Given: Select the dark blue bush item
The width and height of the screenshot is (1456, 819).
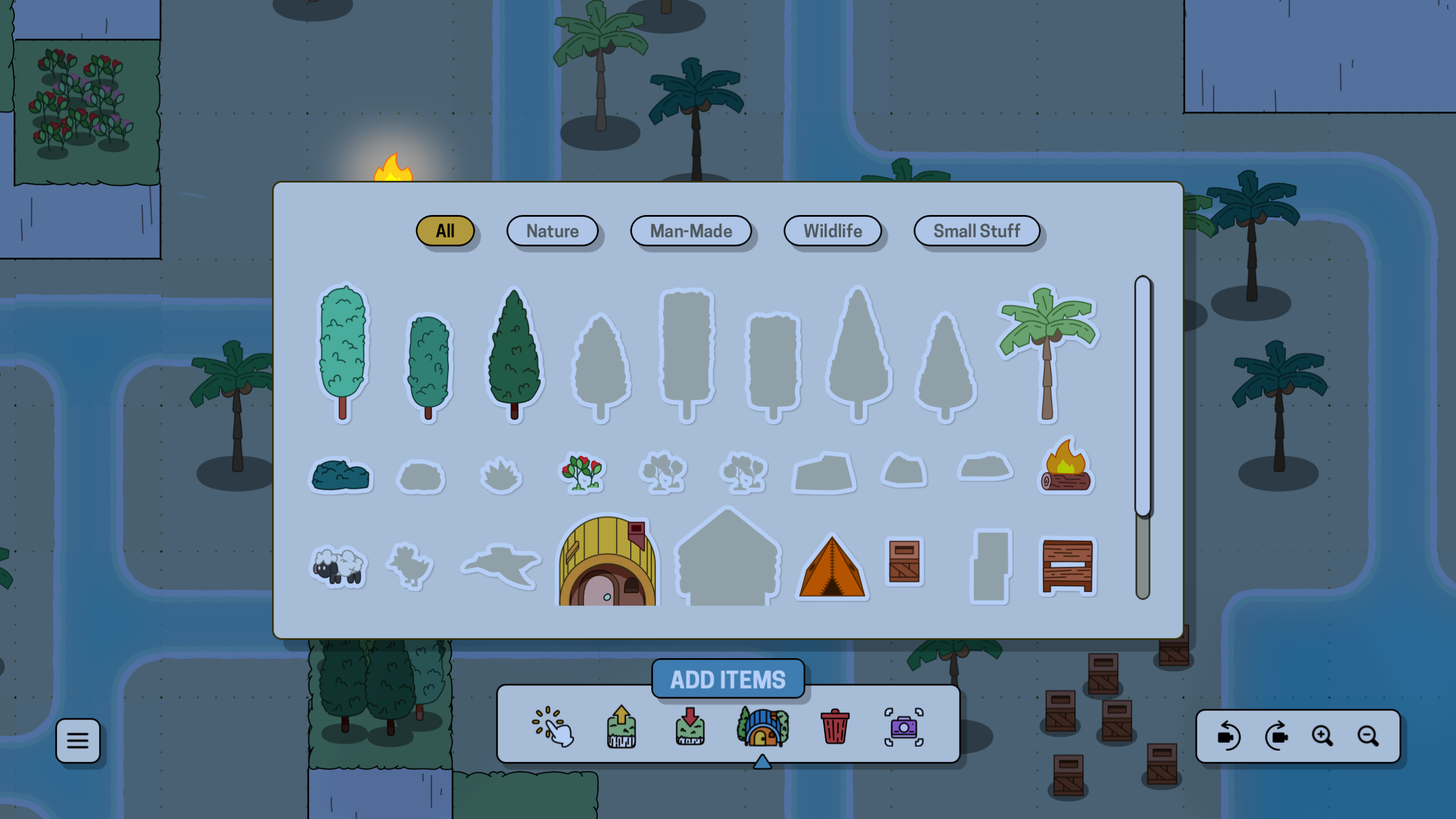Looking at the screenshot, I should (x=340, y=474).
